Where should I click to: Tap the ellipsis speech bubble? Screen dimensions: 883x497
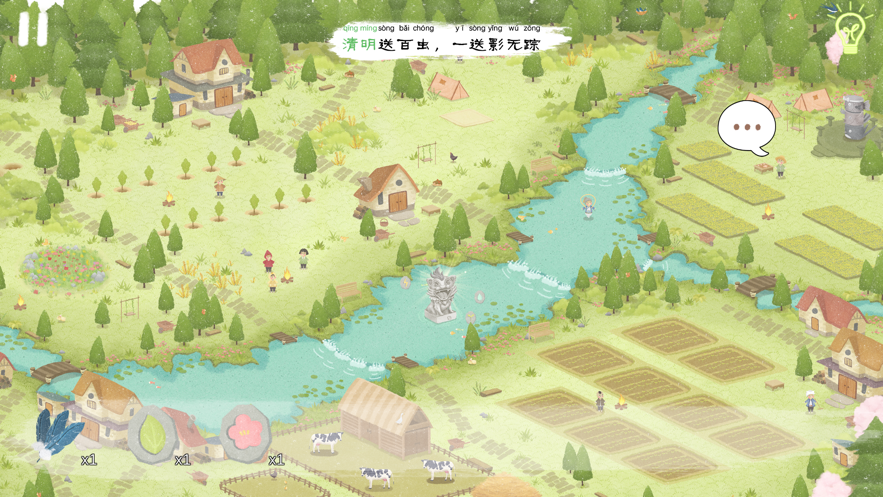click(x=746, y=128)
